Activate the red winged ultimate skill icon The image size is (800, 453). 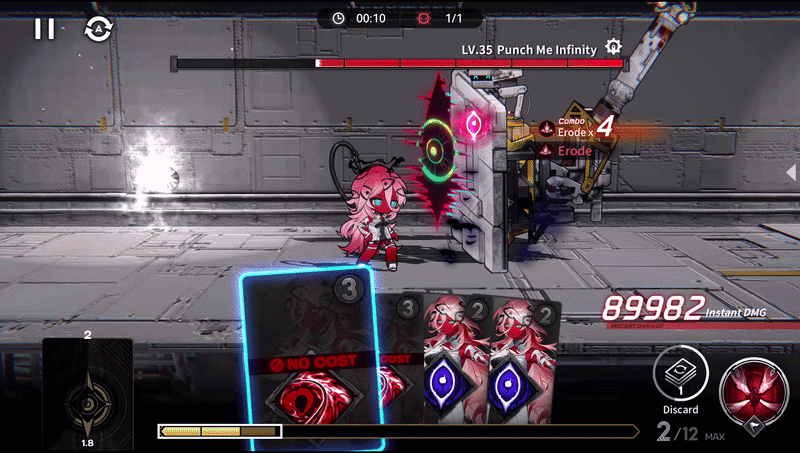754,390
